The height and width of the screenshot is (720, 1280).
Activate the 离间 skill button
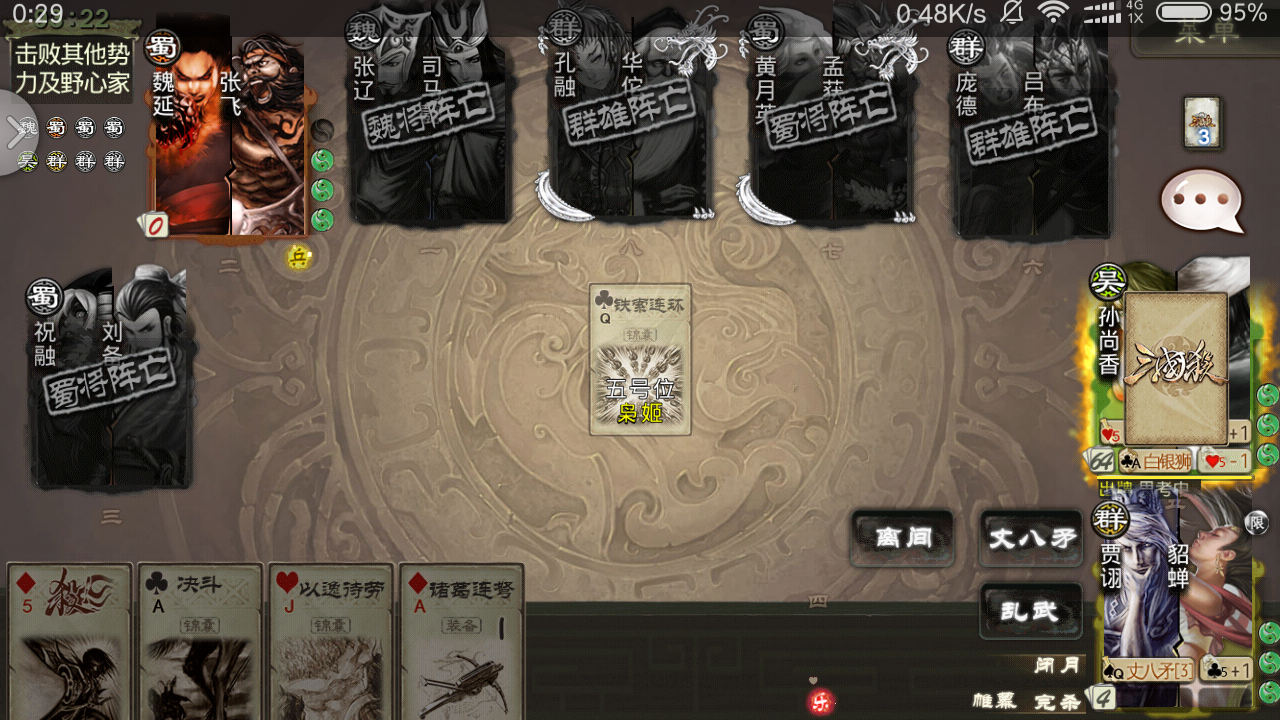coord(903,538)
